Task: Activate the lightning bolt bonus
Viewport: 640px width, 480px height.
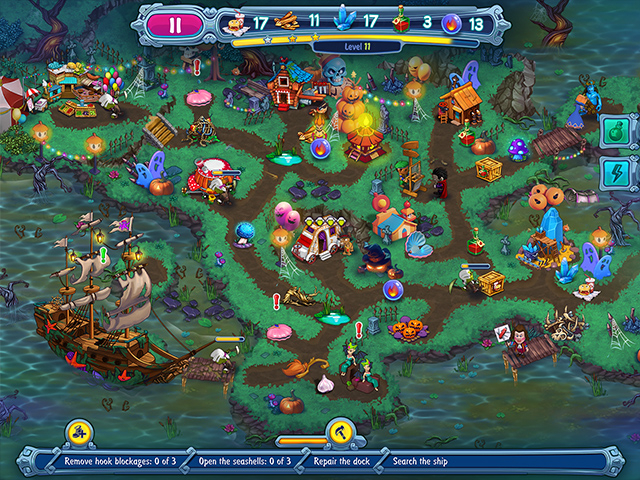Action: click(614, 172)
